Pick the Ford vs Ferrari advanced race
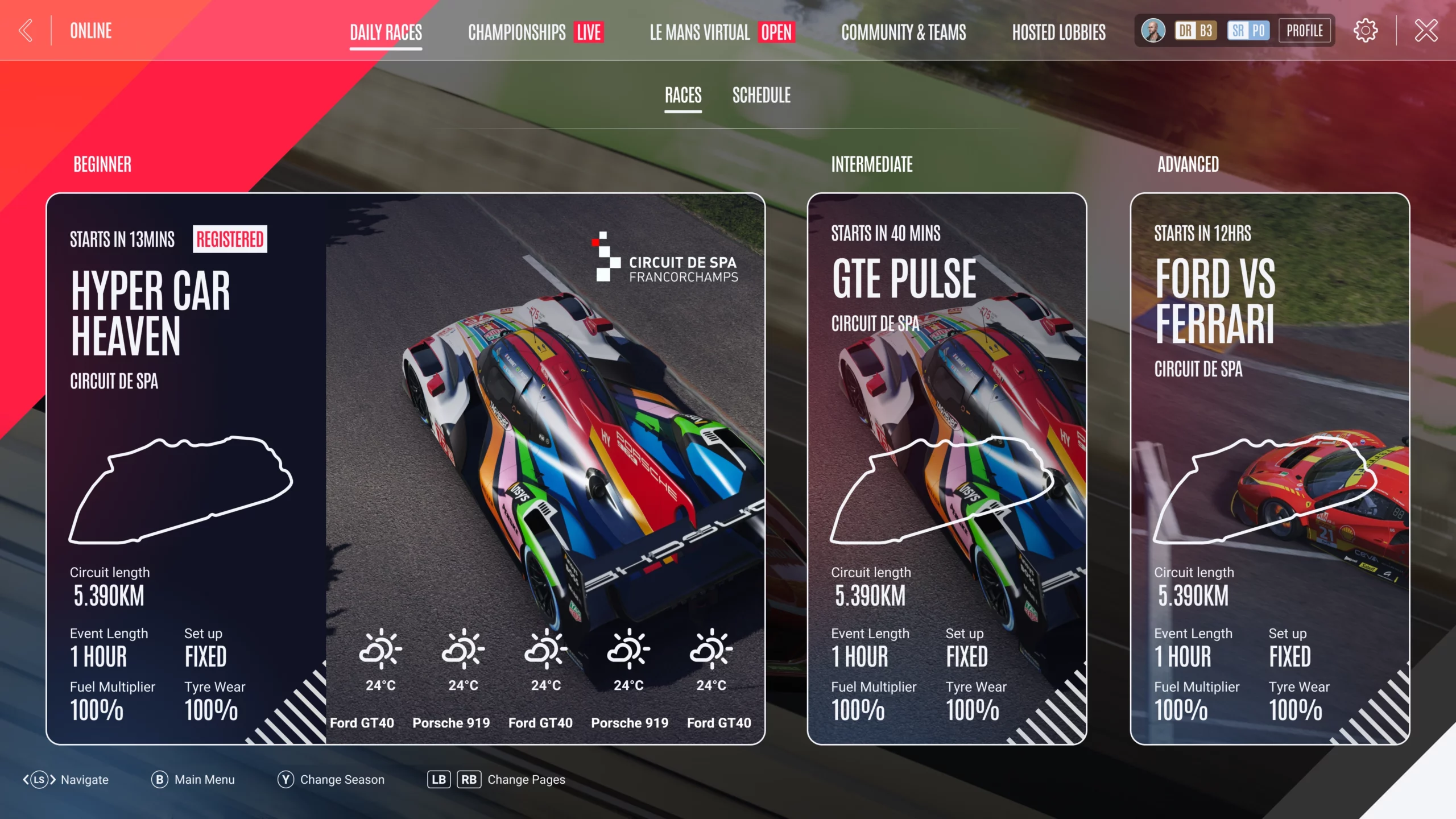This screenshot has height=819, width=1456. click(1269, 469)
